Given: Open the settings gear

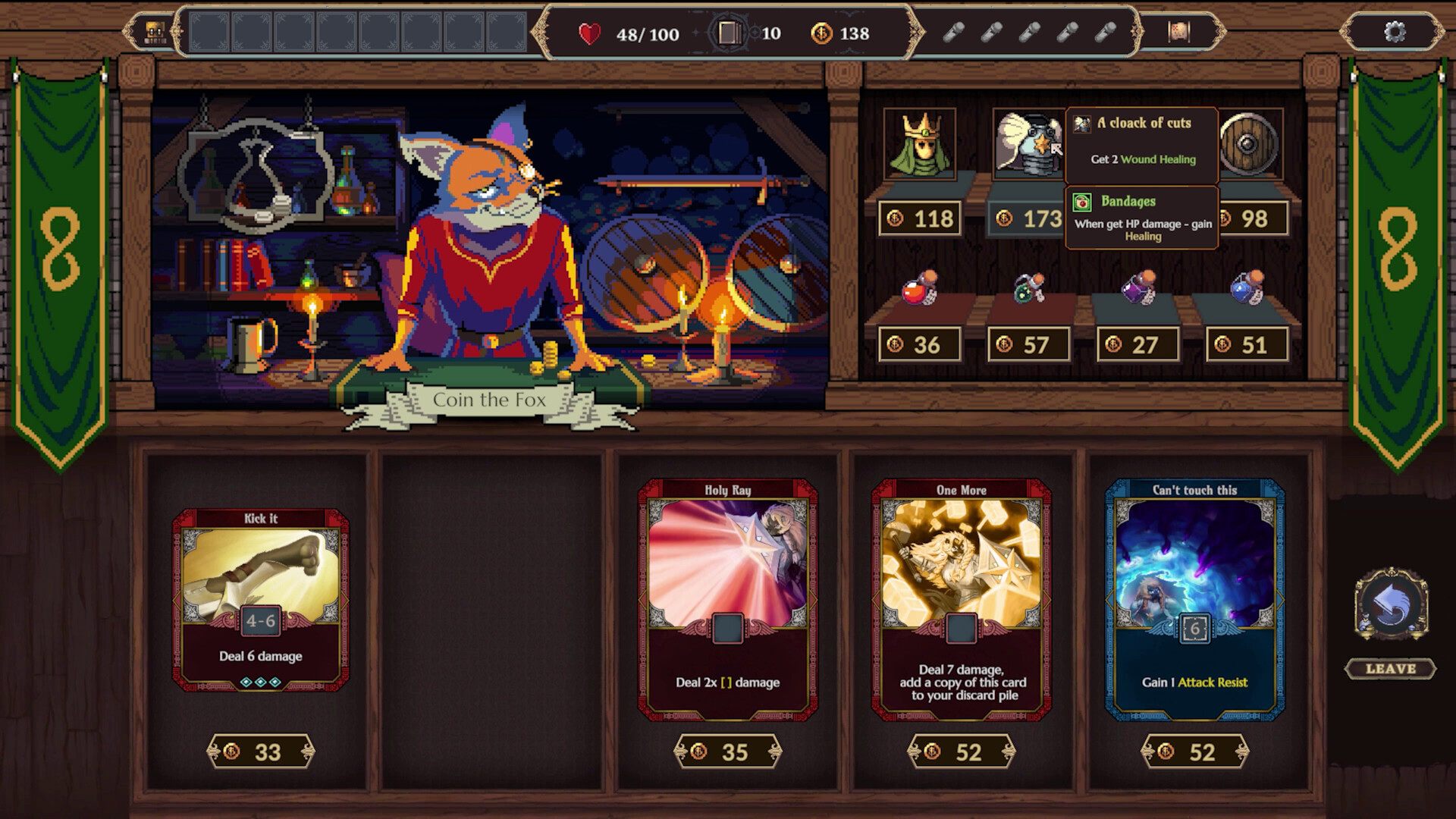Looking at the screenshot, I should (1394, 33).
